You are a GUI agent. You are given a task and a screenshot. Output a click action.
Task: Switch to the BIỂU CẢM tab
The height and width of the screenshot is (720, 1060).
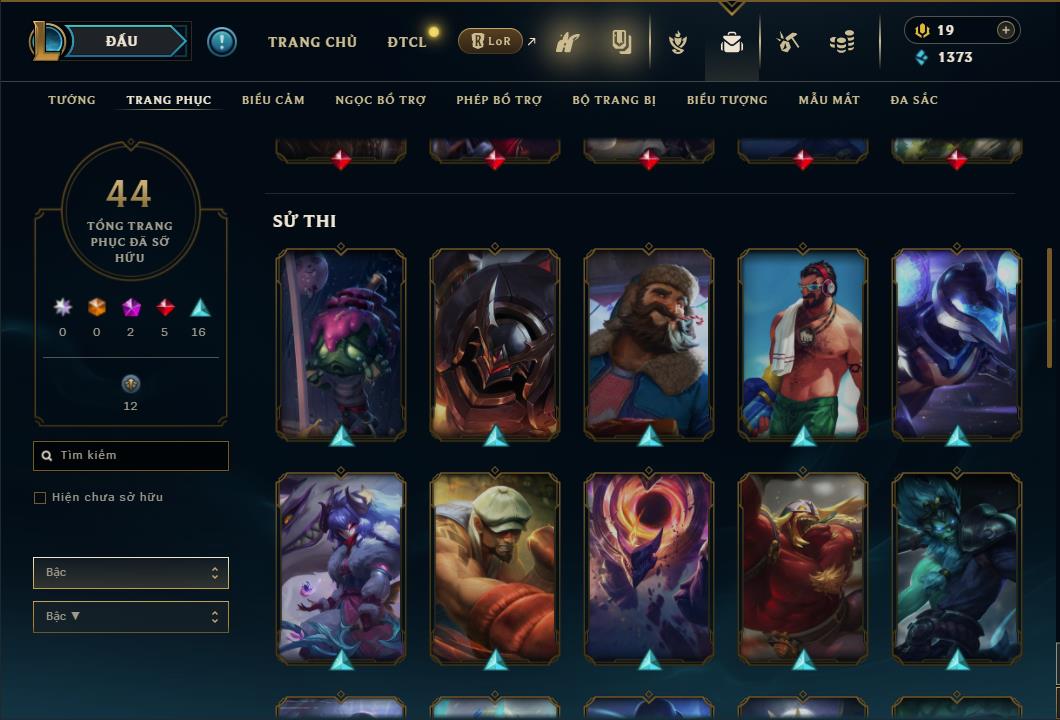pyautogui.click(x=273, y=100)
